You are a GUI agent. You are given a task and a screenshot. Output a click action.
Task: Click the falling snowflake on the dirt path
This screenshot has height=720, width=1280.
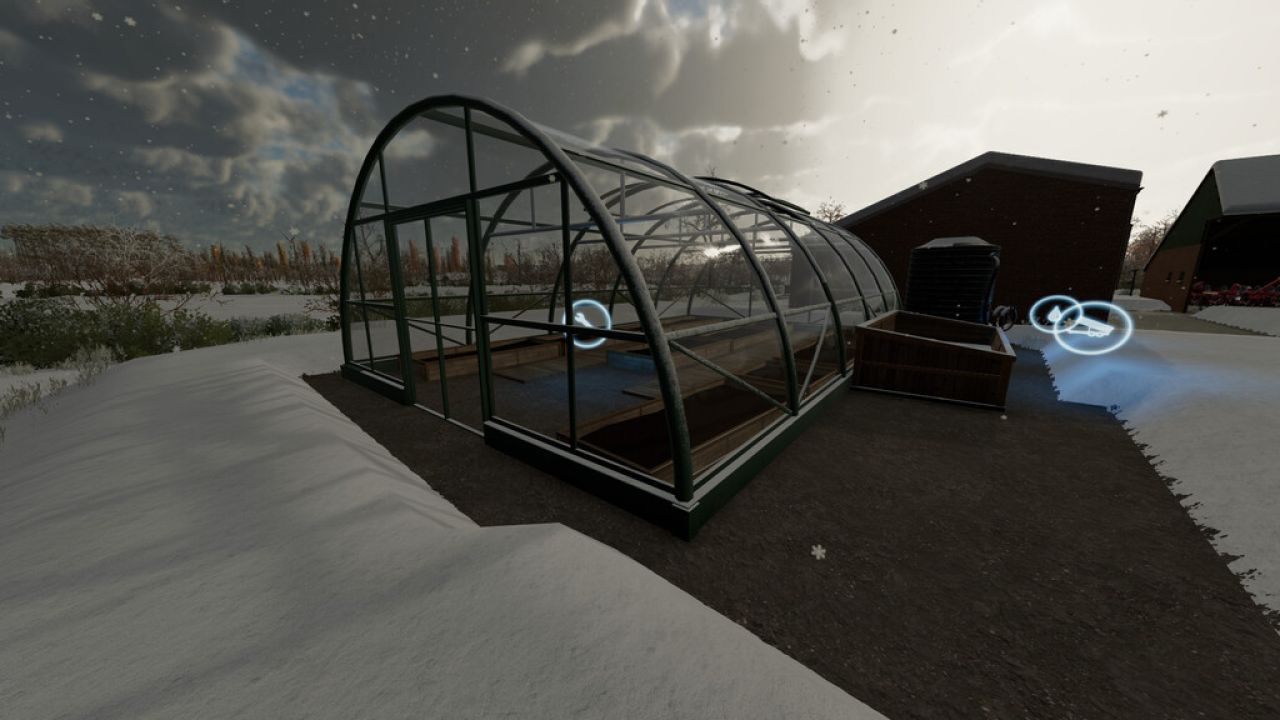pyautogui.click(x=817, y=552)
